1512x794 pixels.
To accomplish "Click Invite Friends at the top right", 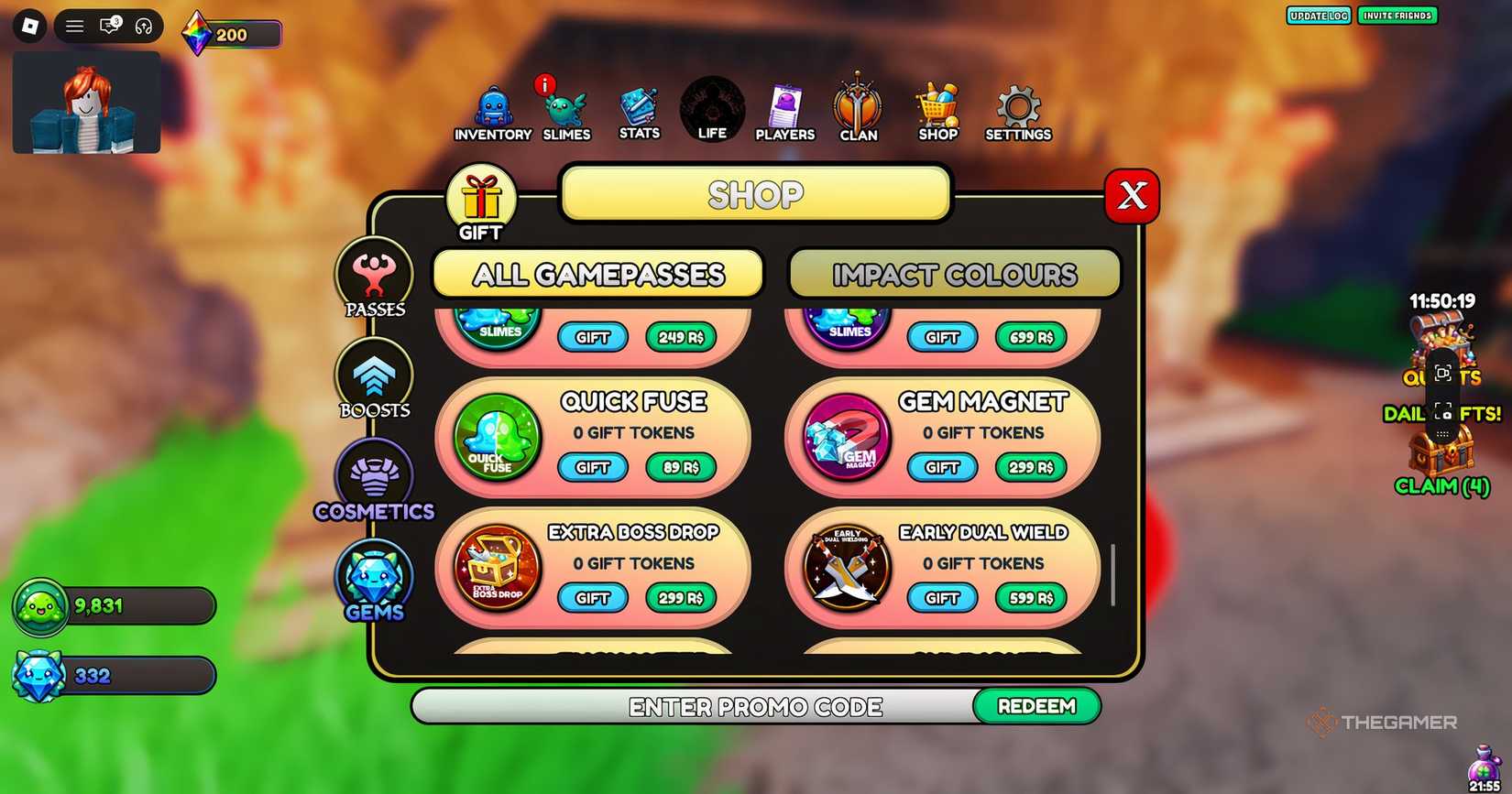I will pos(1397,16).
